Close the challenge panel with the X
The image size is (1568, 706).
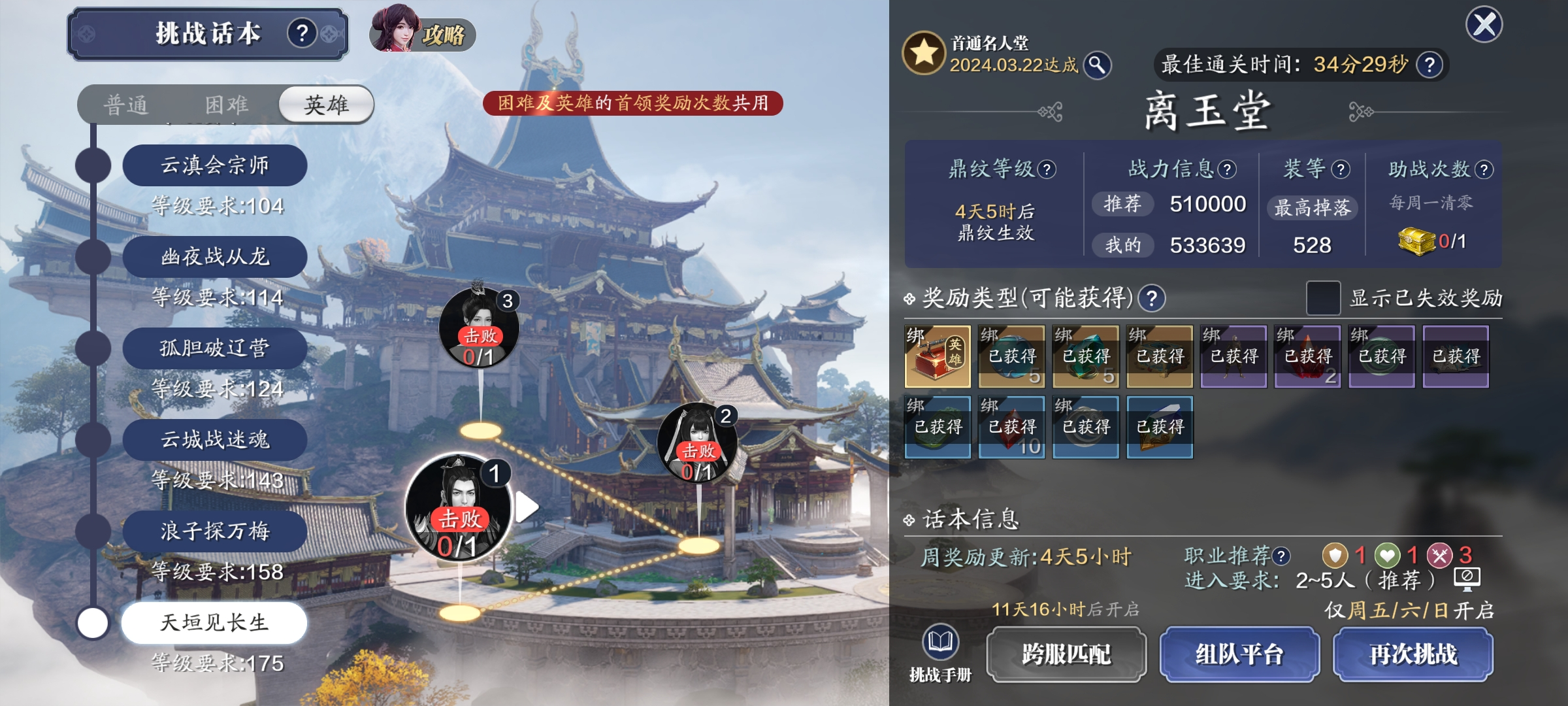coord(1484,25)
